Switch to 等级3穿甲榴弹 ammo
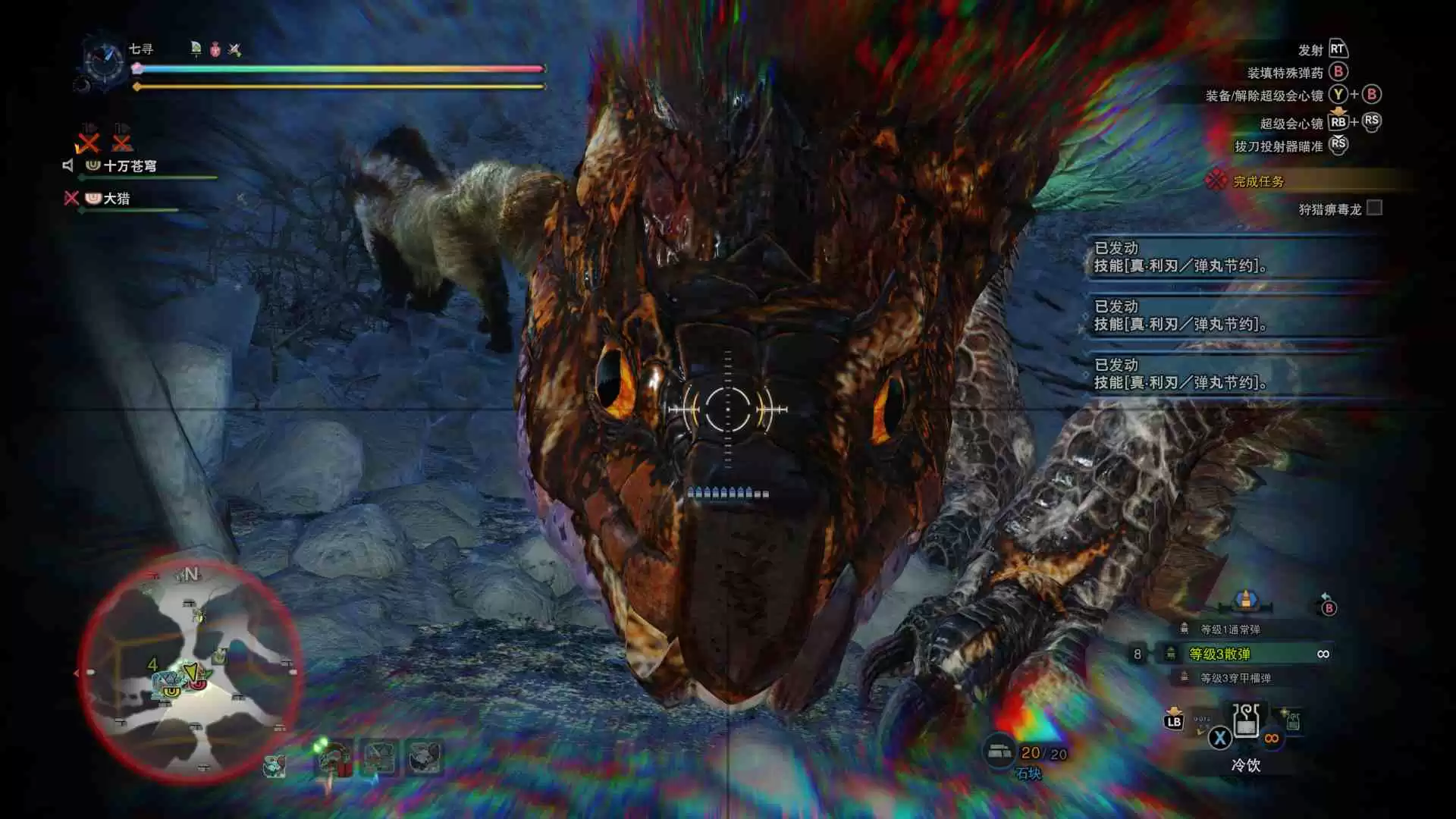This screenshot has width=1456, height=819. 1235,678
